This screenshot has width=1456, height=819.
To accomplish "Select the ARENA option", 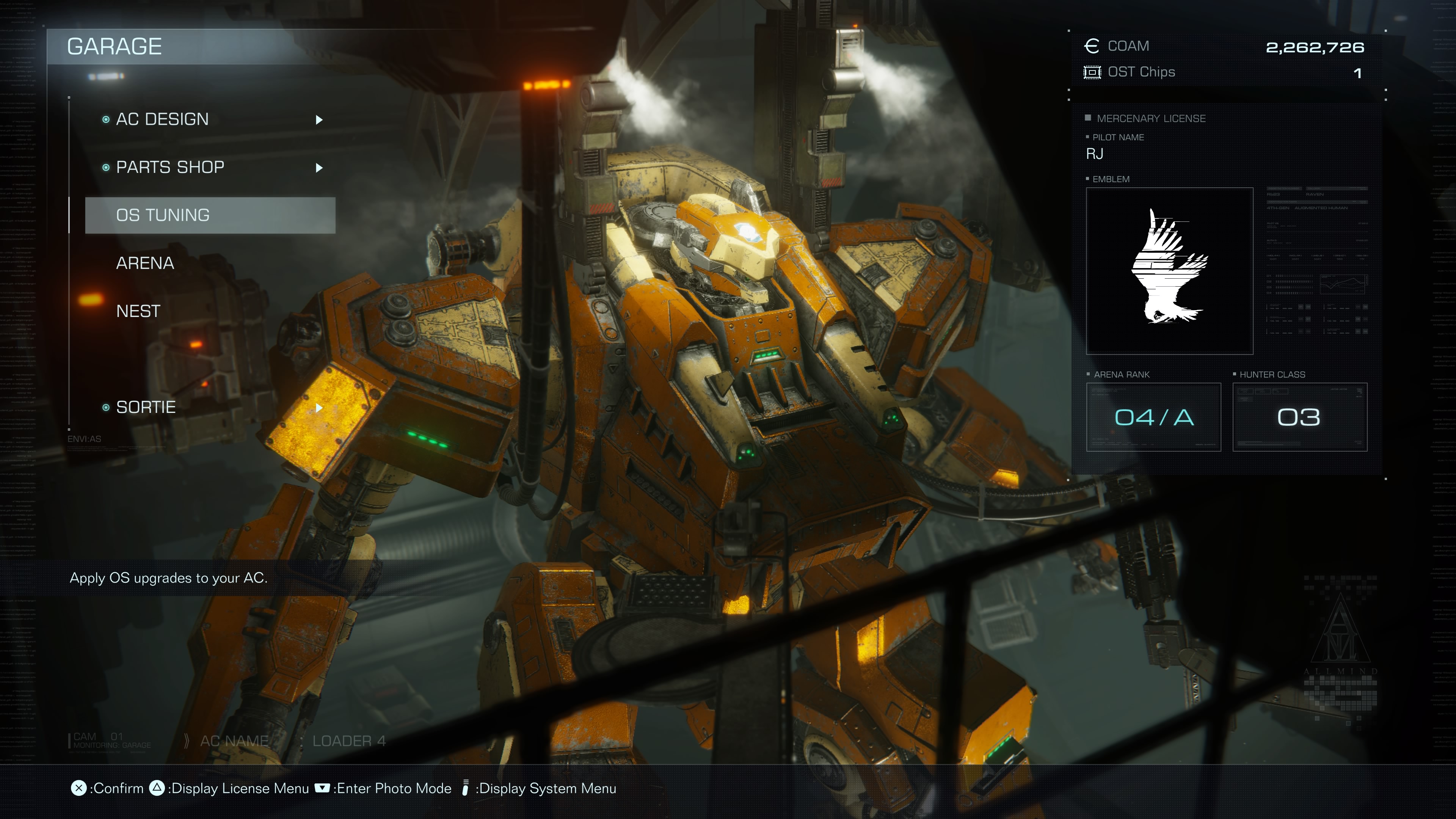I will click(145, 263).
